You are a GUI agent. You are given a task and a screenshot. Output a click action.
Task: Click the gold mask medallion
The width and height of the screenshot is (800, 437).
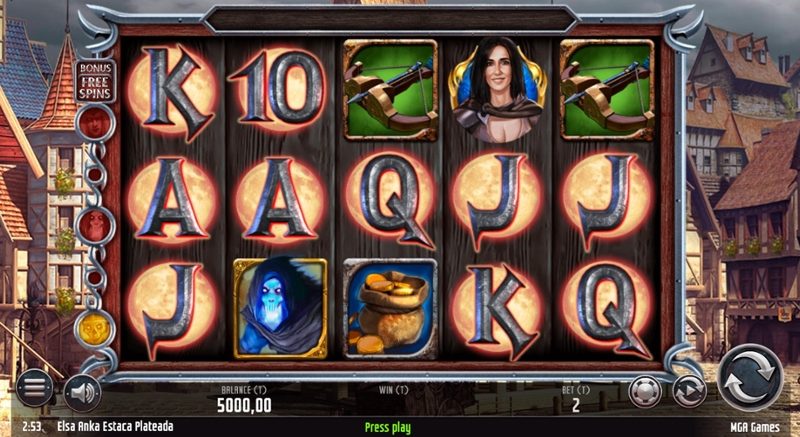(x=92, y=326)
